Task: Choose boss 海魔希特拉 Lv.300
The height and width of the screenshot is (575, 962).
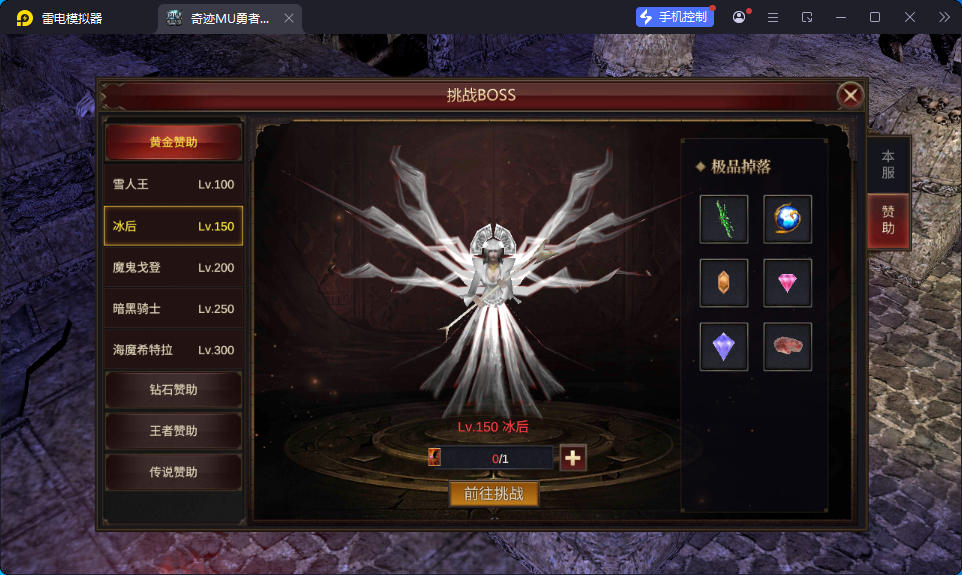Action: click(174, 350)
